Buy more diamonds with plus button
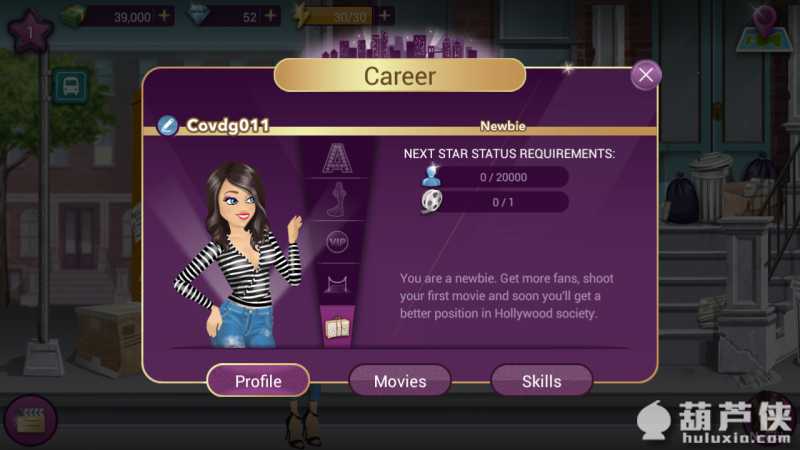The image size is (800, 450). [x=270, y=16]
